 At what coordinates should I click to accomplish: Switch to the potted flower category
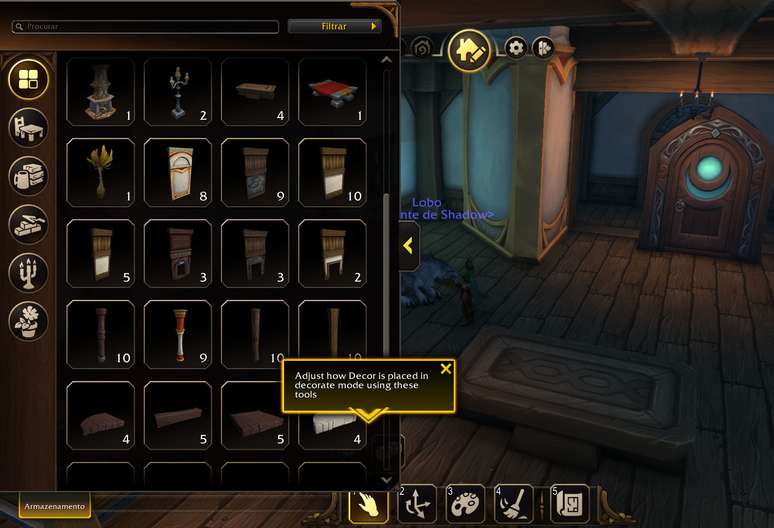(x=28, y=320)
